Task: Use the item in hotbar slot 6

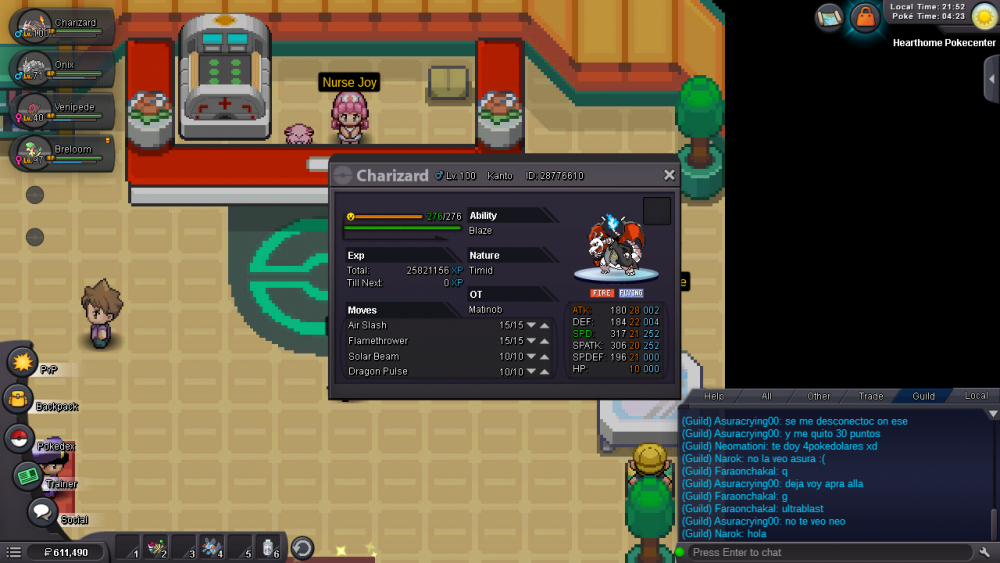Action: click(x=269, y=547)
